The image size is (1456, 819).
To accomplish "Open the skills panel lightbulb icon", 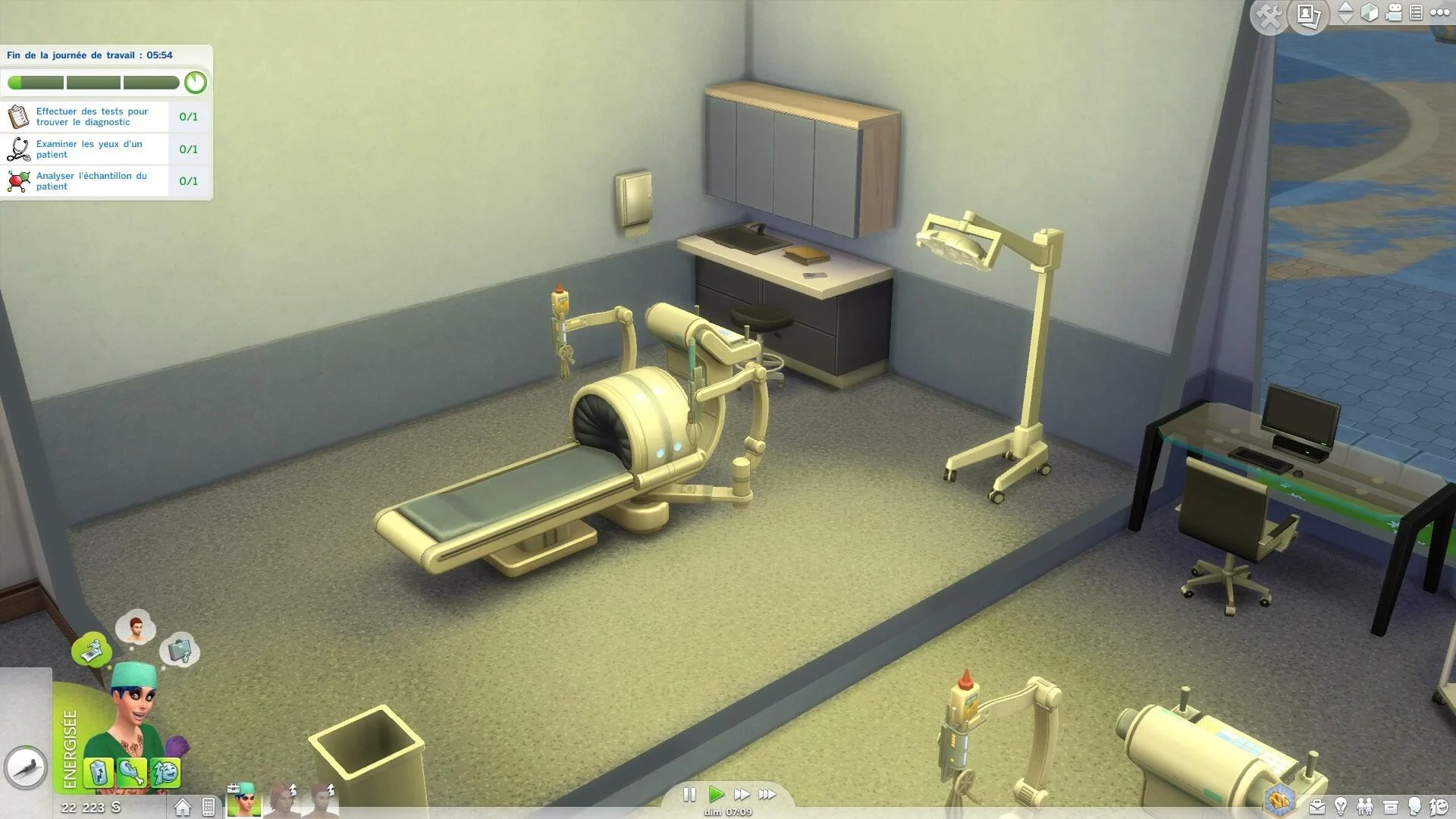I will [x=1341, y=806].
